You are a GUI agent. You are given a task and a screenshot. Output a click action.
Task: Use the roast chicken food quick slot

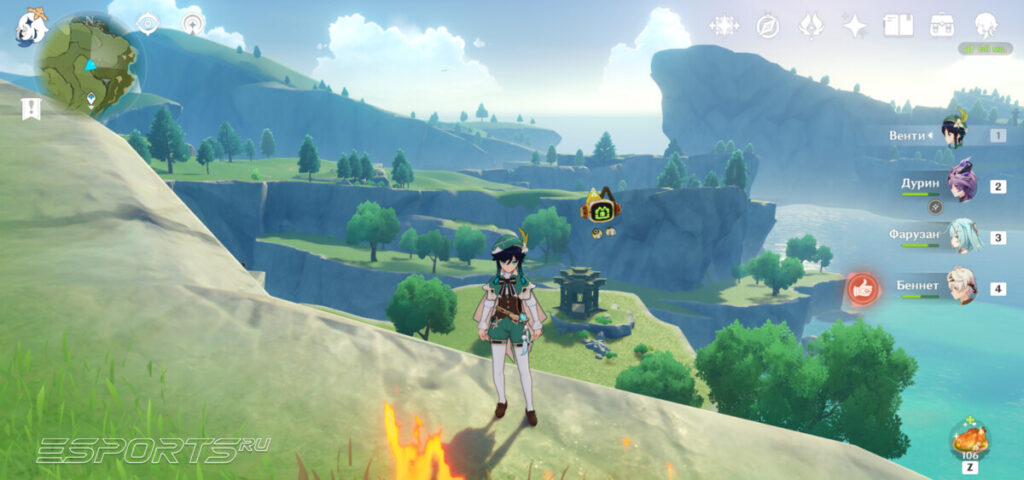(969, 440)
